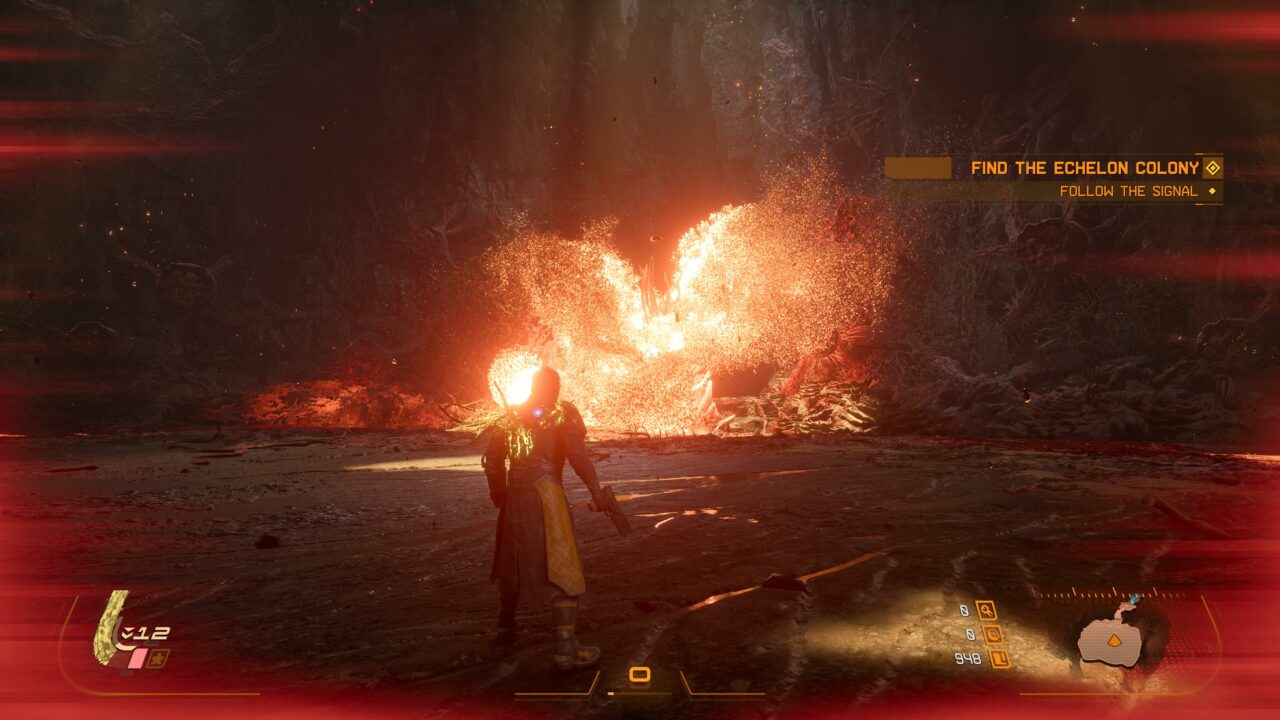The width and height of the screenshot is (1280, 720).
Task: Select the resource icon next to 948
Action: click(x=998, y=658)
